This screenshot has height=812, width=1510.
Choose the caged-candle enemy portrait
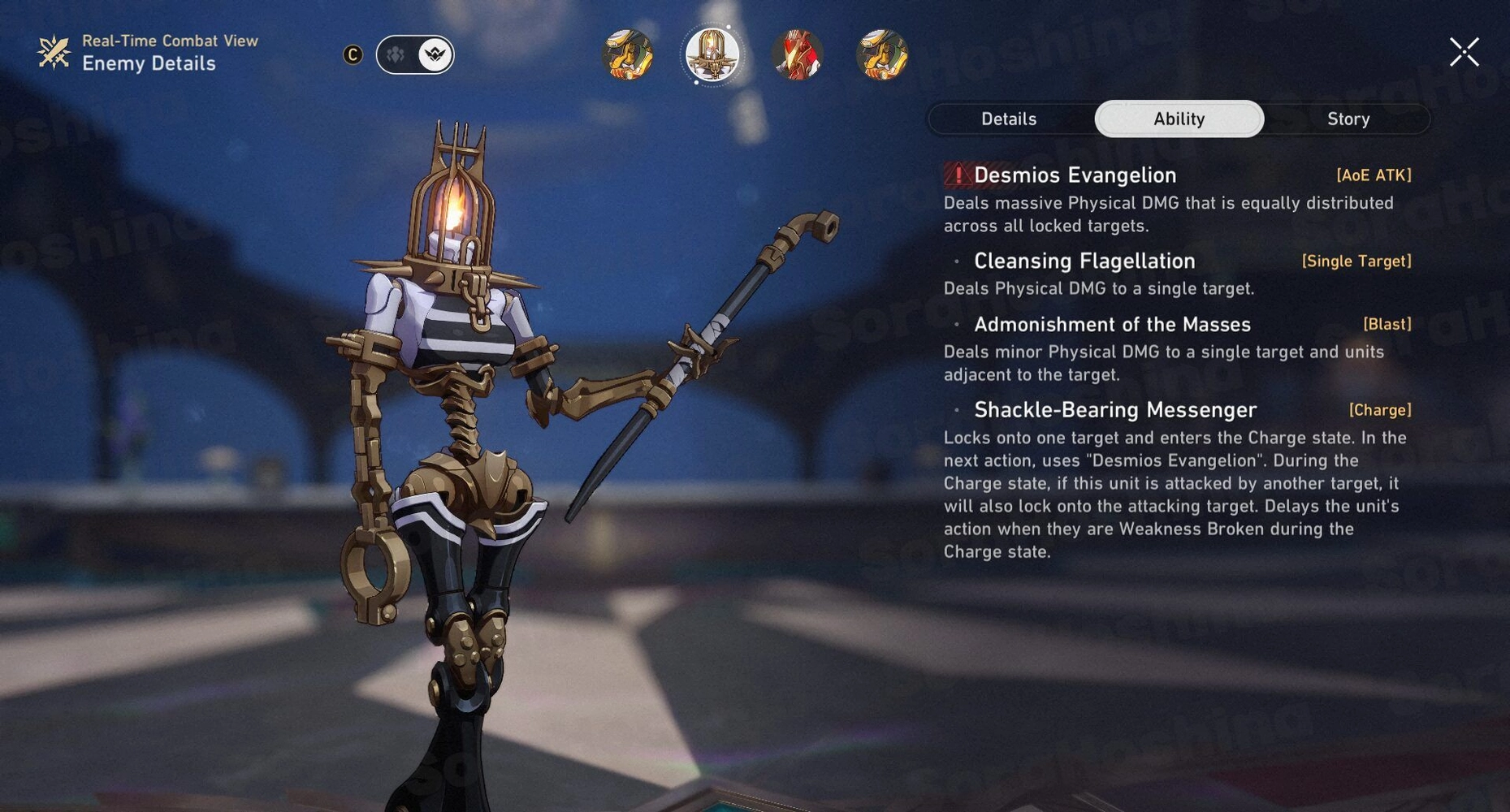(x=712, y=55)
